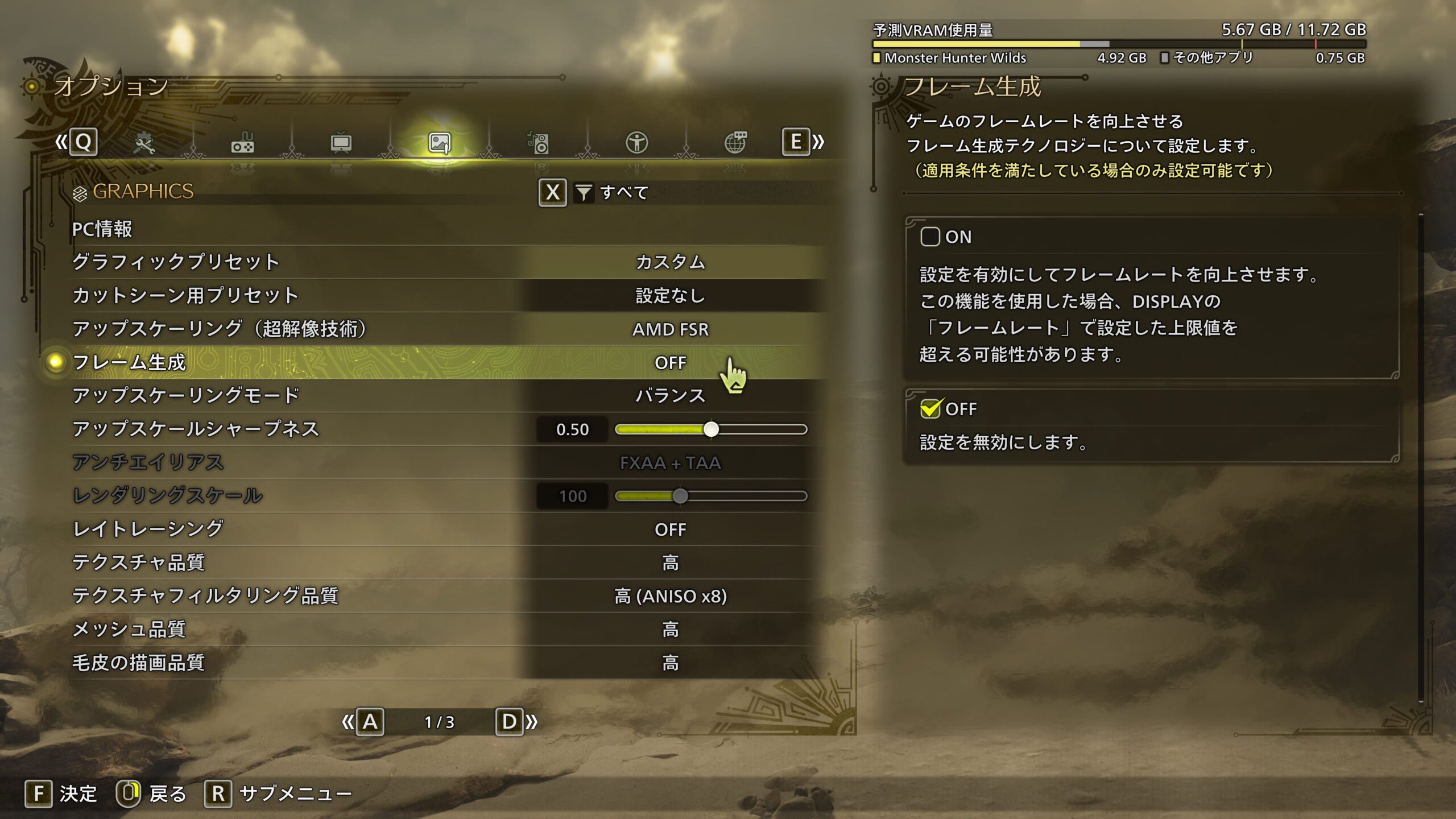Open テクスチャフィルタリング品質 ANISO x8 option
The image size is (1456, 819).
[x=670, y=596]
